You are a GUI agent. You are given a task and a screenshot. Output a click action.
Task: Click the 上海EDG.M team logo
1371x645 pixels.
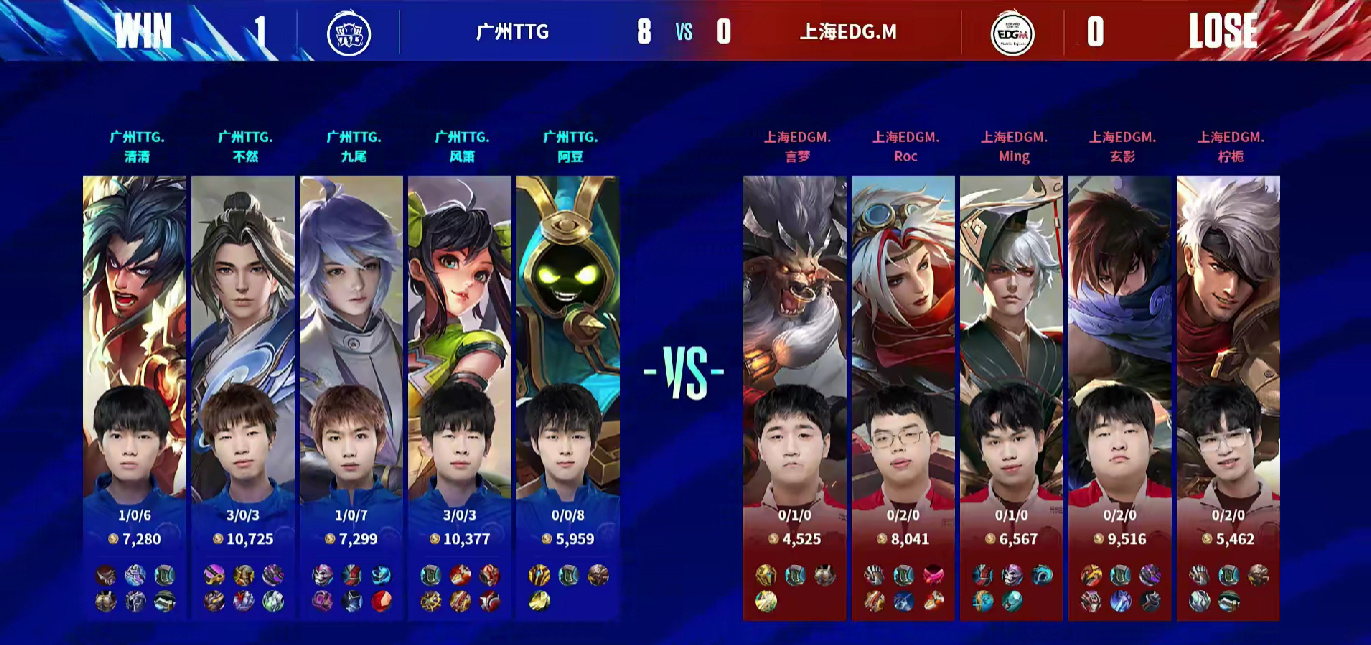(x=1011, y=33)
